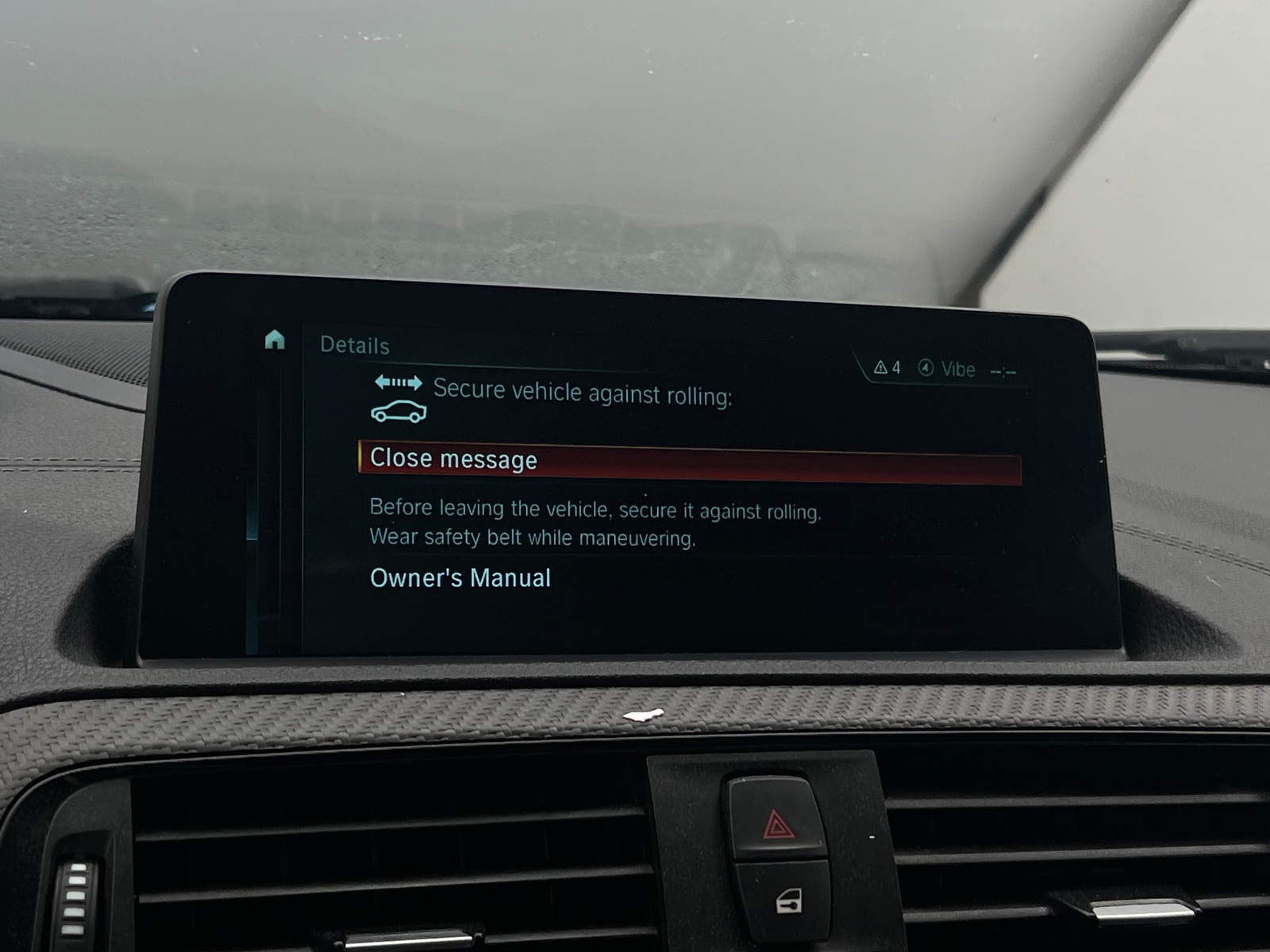Tap the bidirectional rolling arrows symbol
The image size is (1270, 952).
point(399,382)
